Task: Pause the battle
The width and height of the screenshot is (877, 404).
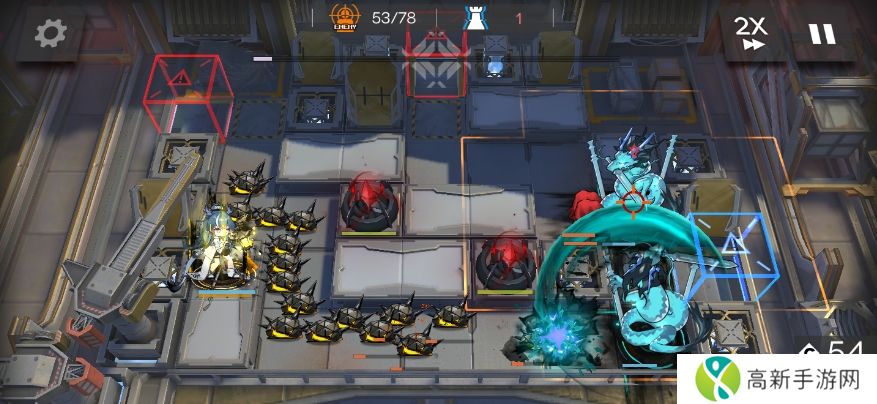Action: click(x=822, y=34)
